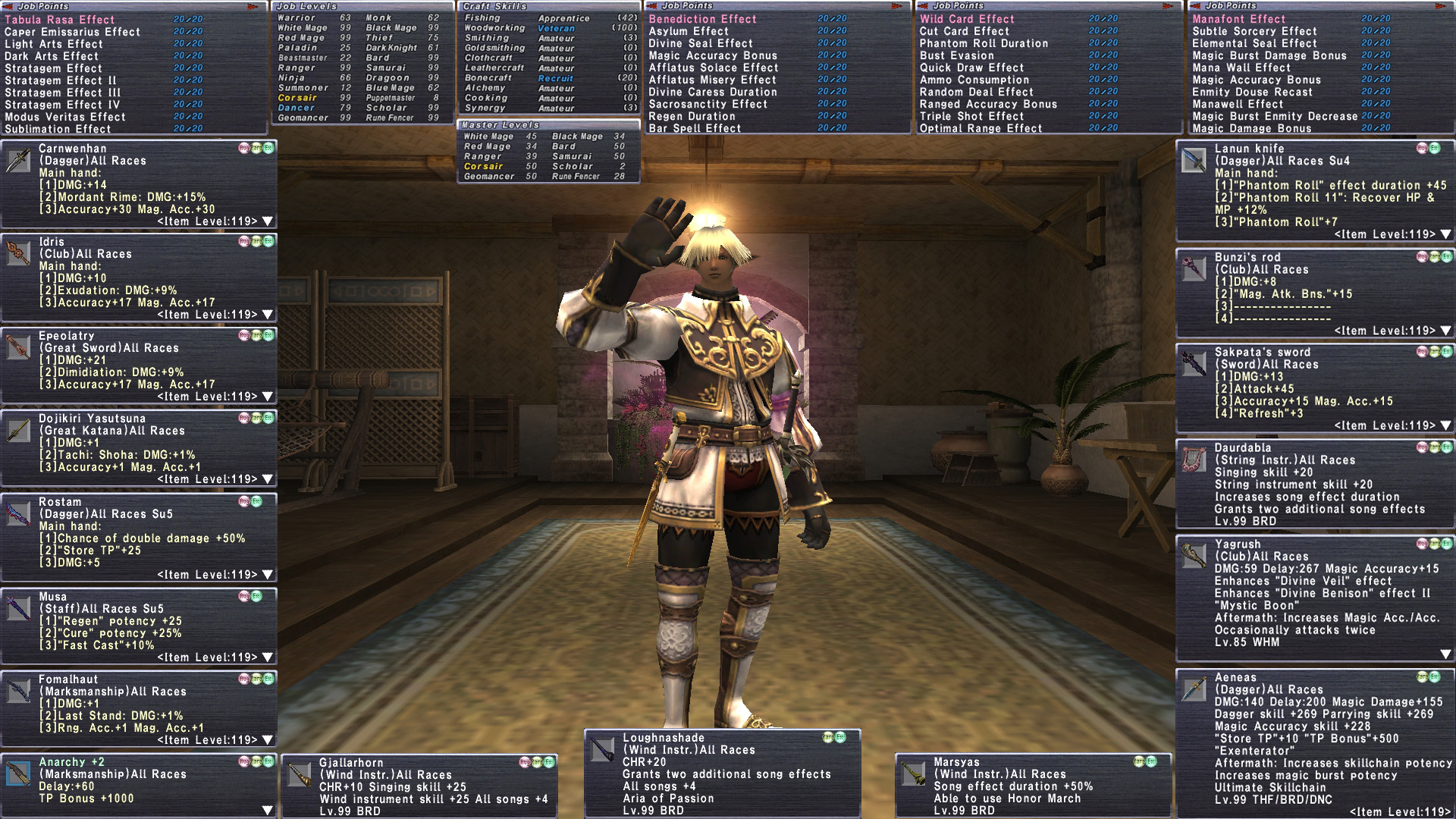Viewport: 1456px width, 819px height.
Task: Pick the Rostam dagger icon
Action: coord(18,514)
